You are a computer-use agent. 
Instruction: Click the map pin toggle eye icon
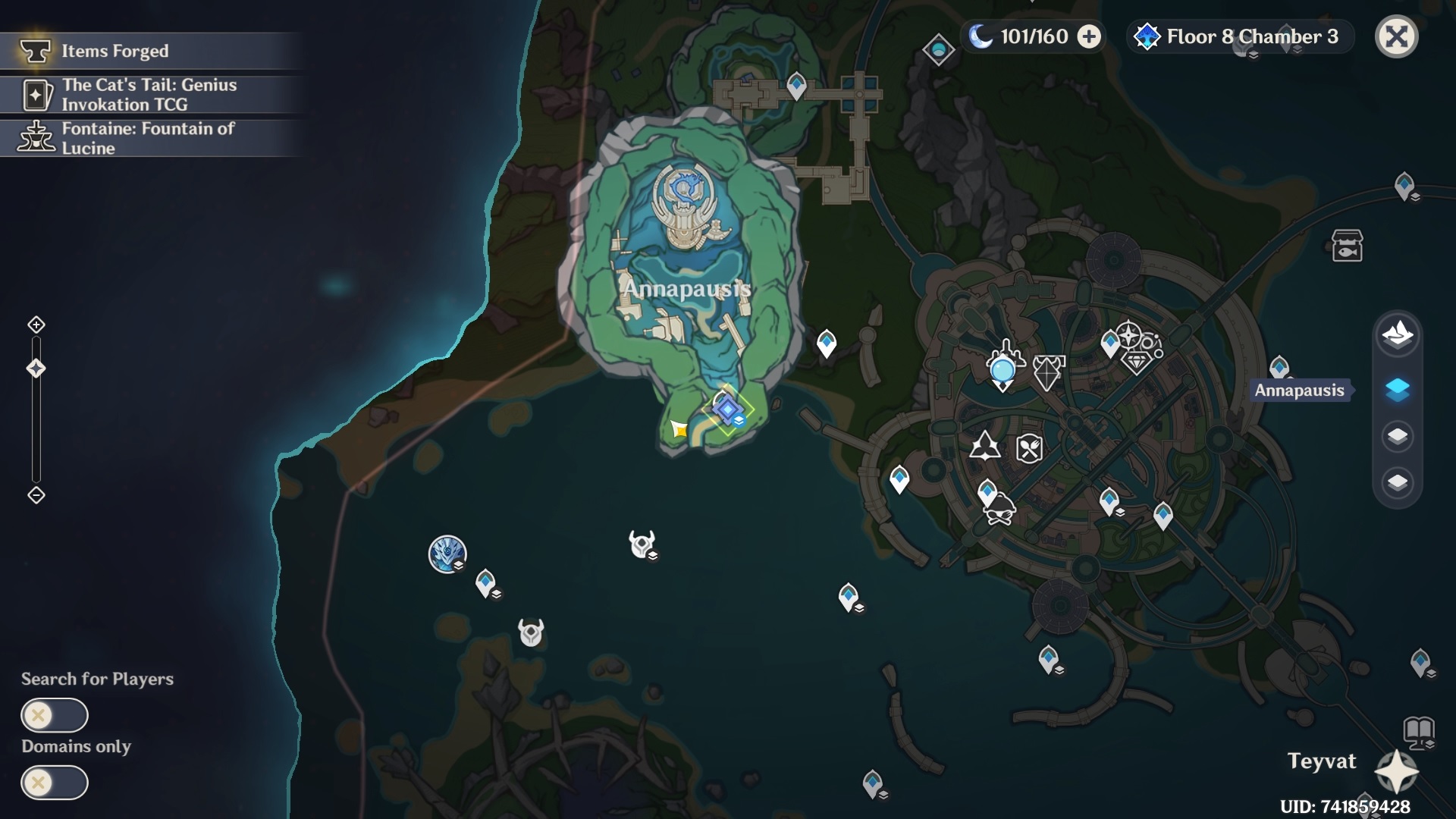[938, 51]
